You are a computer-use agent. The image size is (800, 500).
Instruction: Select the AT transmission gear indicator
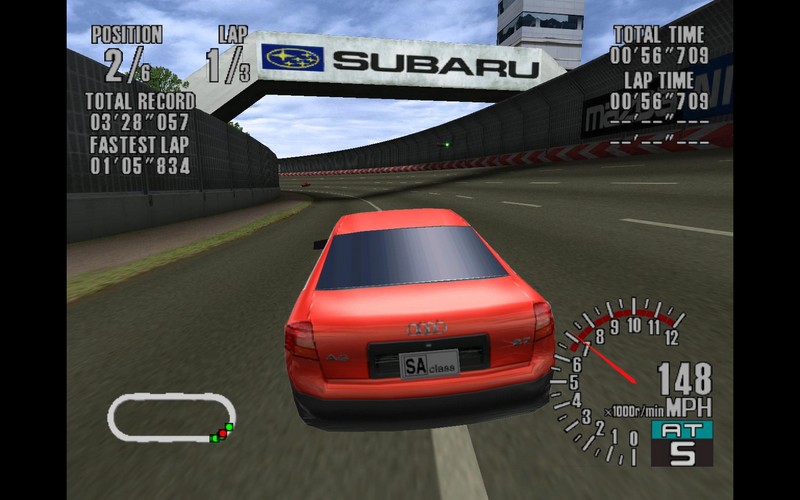(681, 443)
